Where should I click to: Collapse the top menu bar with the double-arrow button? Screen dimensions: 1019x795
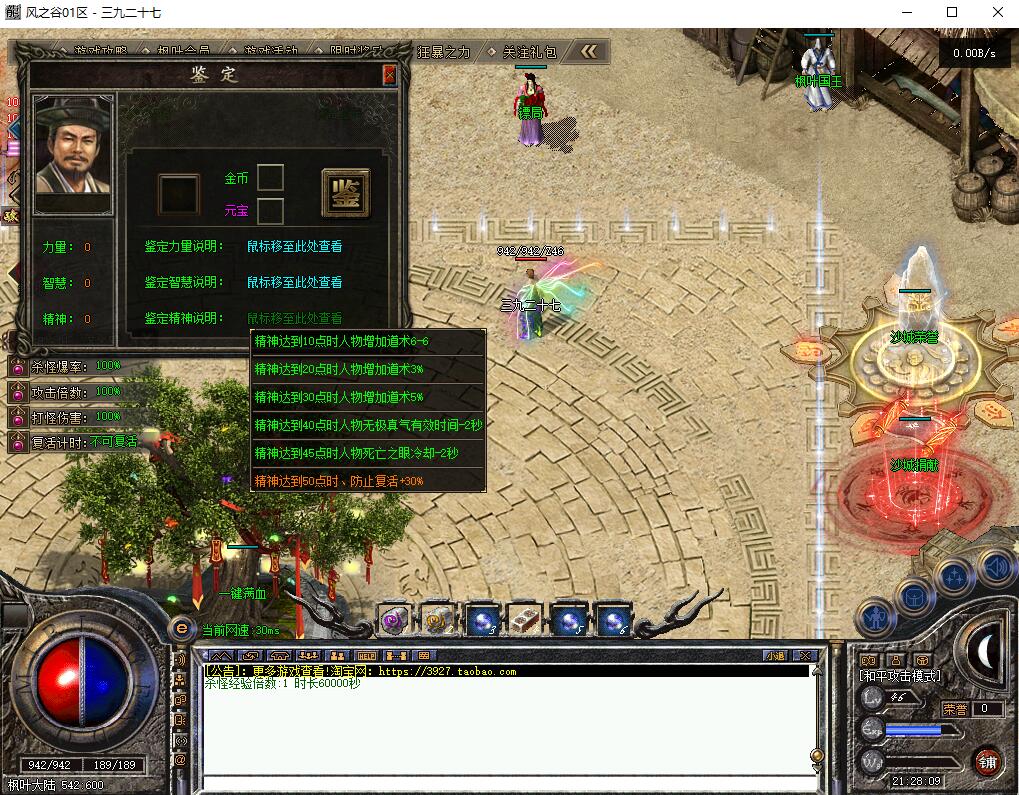click(590, 52)
